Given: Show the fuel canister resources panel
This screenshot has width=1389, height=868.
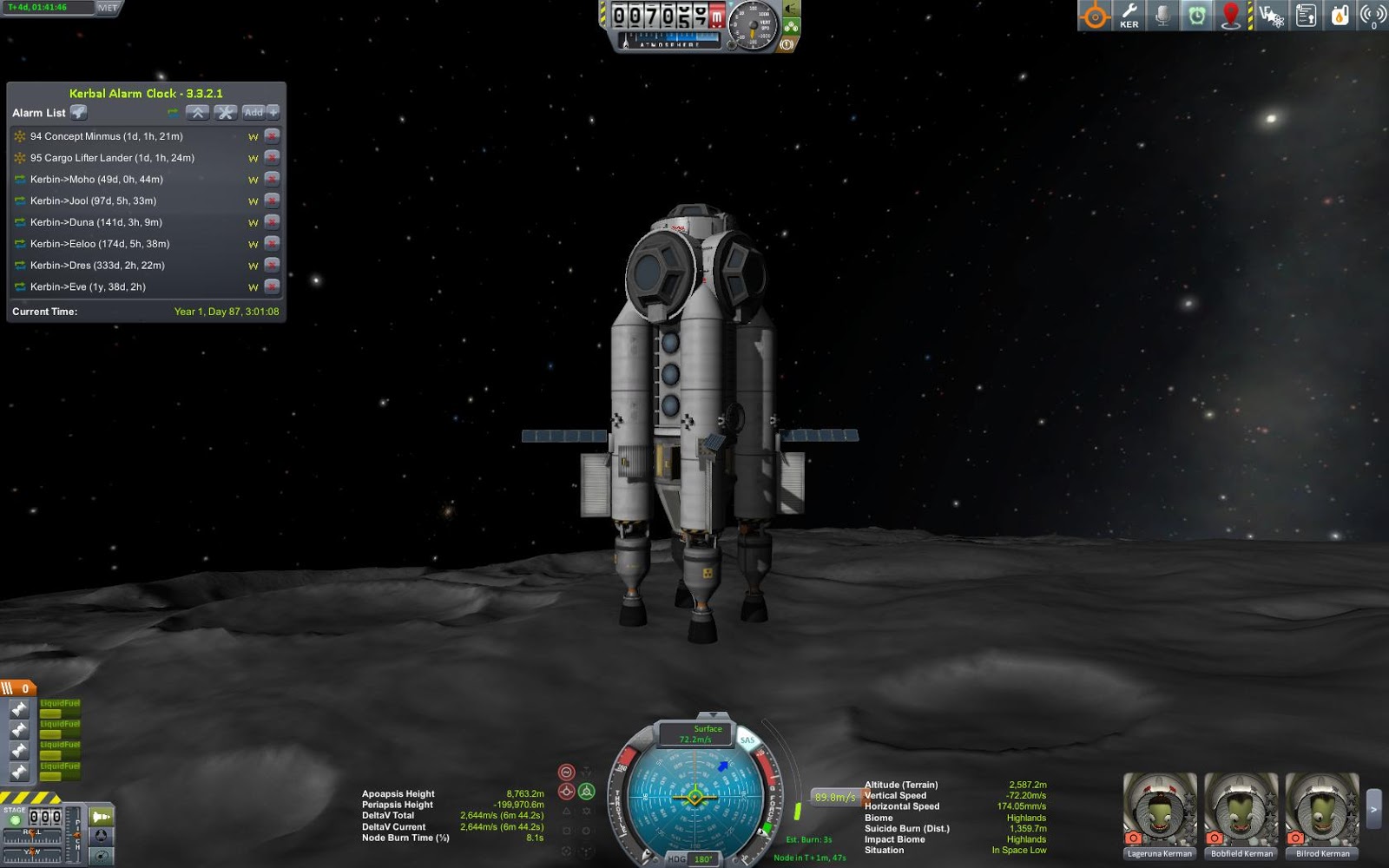Looking at the screenshot, I should pos(1340,16).
